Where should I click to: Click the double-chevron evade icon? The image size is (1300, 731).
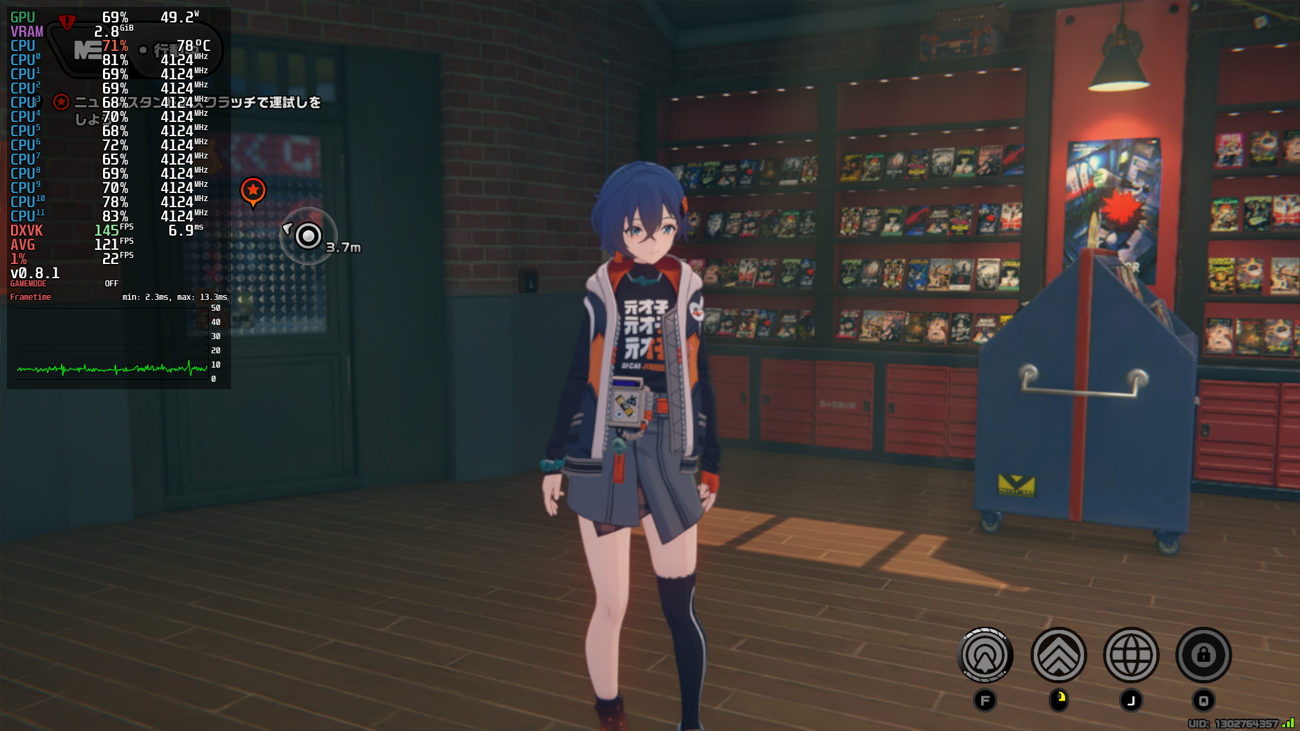click(x=1058, y=655)
